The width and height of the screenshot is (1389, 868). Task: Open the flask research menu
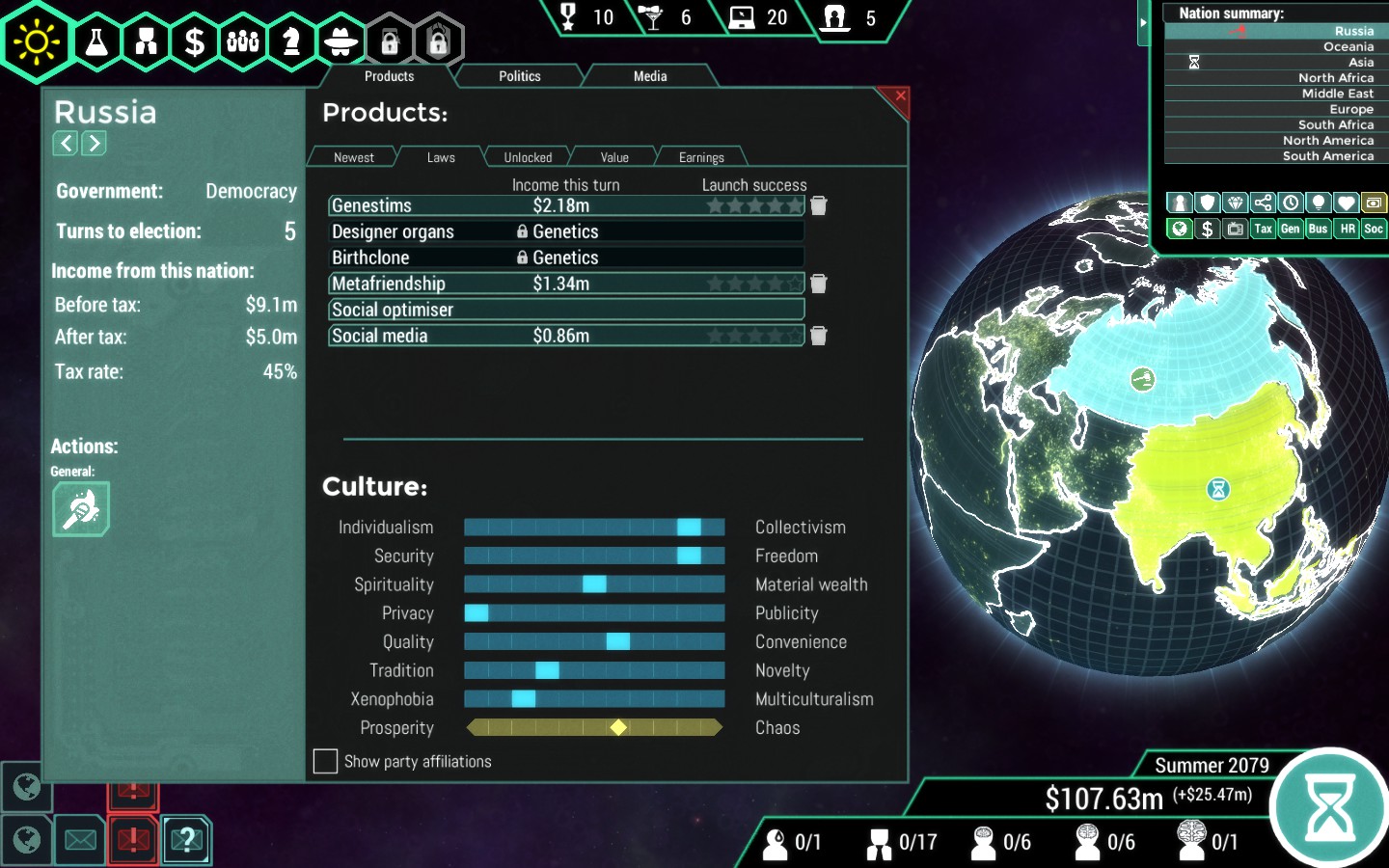(x=97, y=41)
